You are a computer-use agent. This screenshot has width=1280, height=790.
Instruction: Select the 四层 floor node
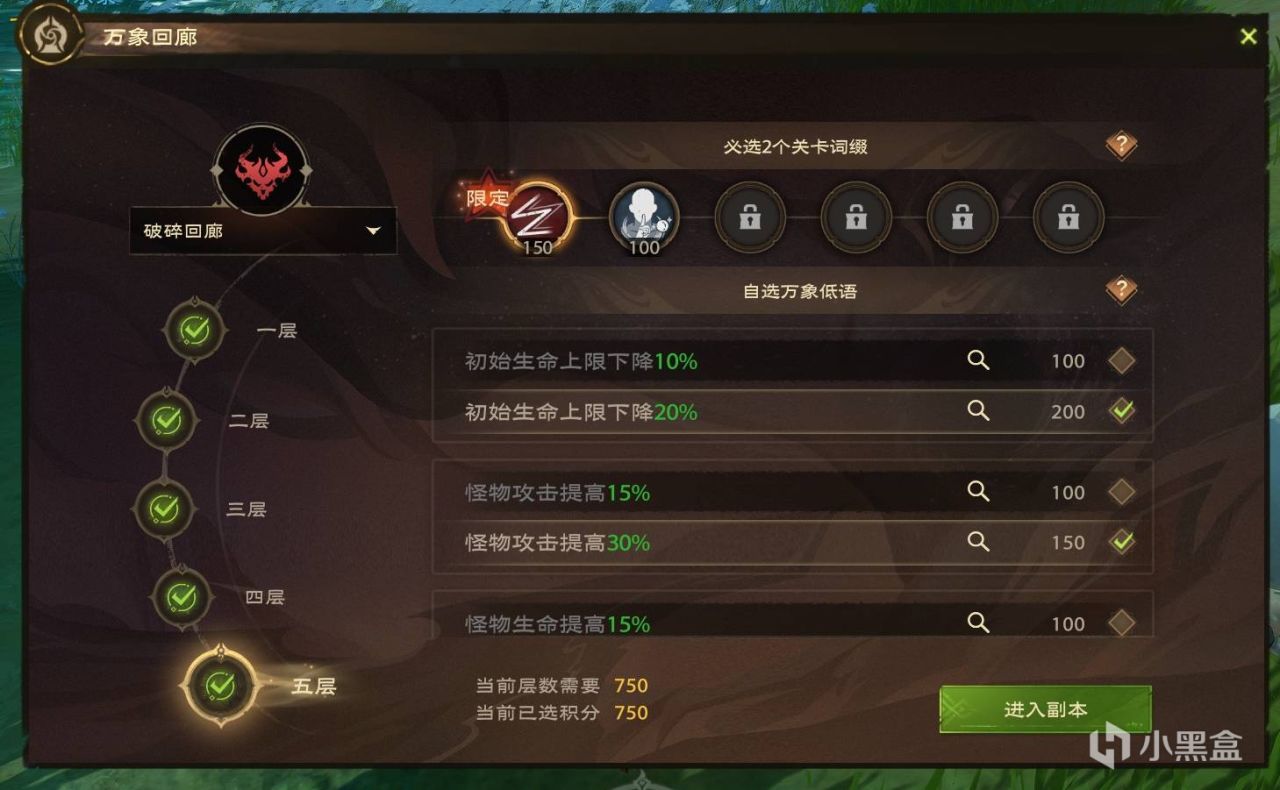[183, 595]
